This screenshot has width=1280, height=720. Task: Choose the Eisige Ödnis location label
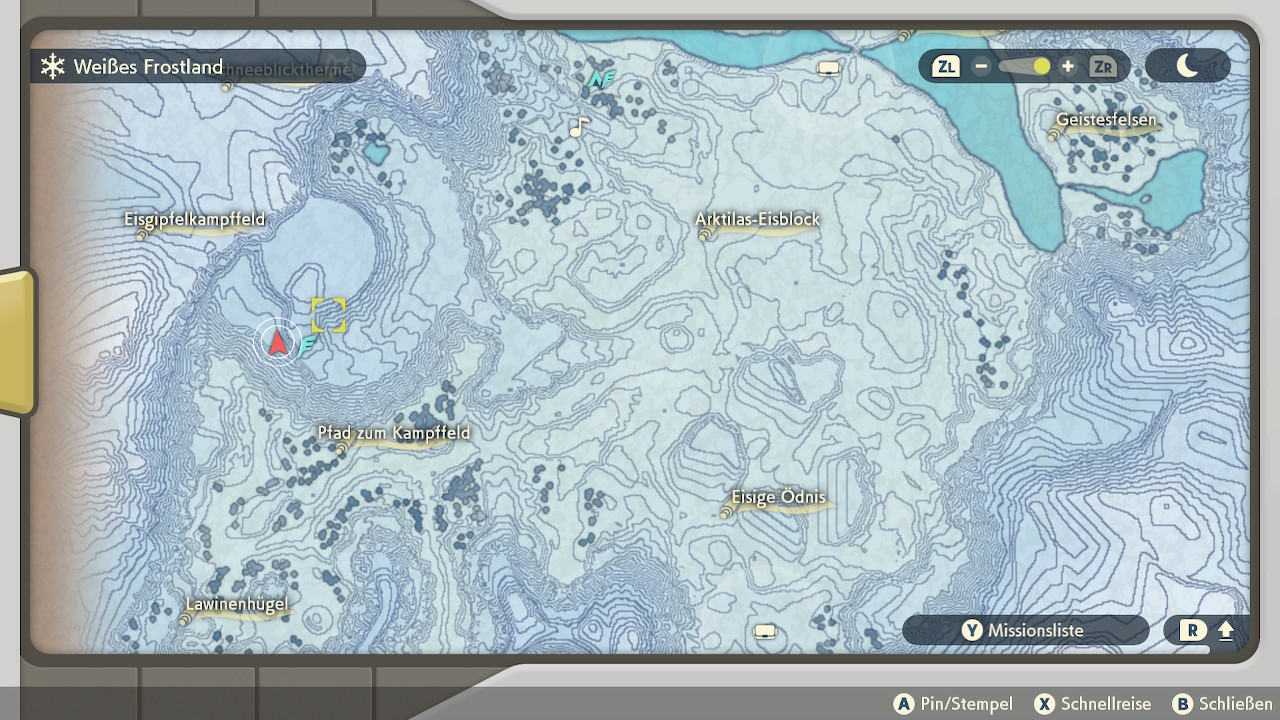tap(778, 498)
